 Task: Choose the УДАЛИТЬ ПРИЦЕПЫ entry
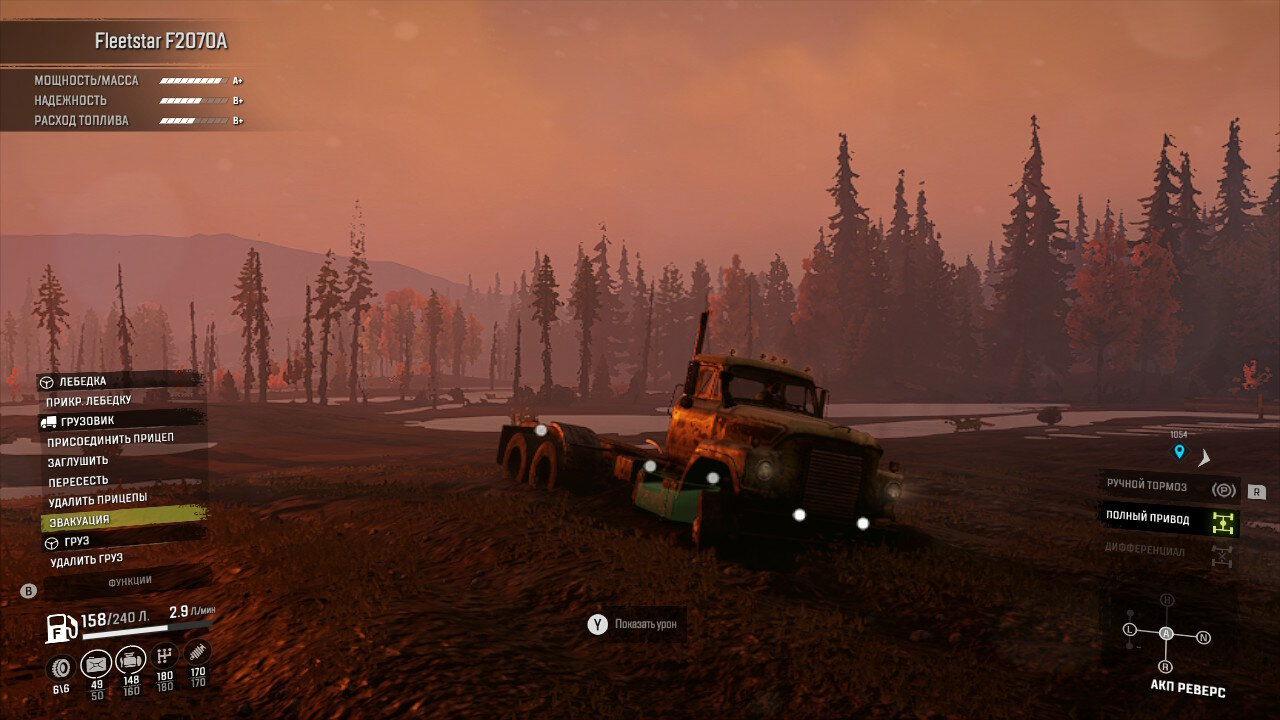click(97, 498)
